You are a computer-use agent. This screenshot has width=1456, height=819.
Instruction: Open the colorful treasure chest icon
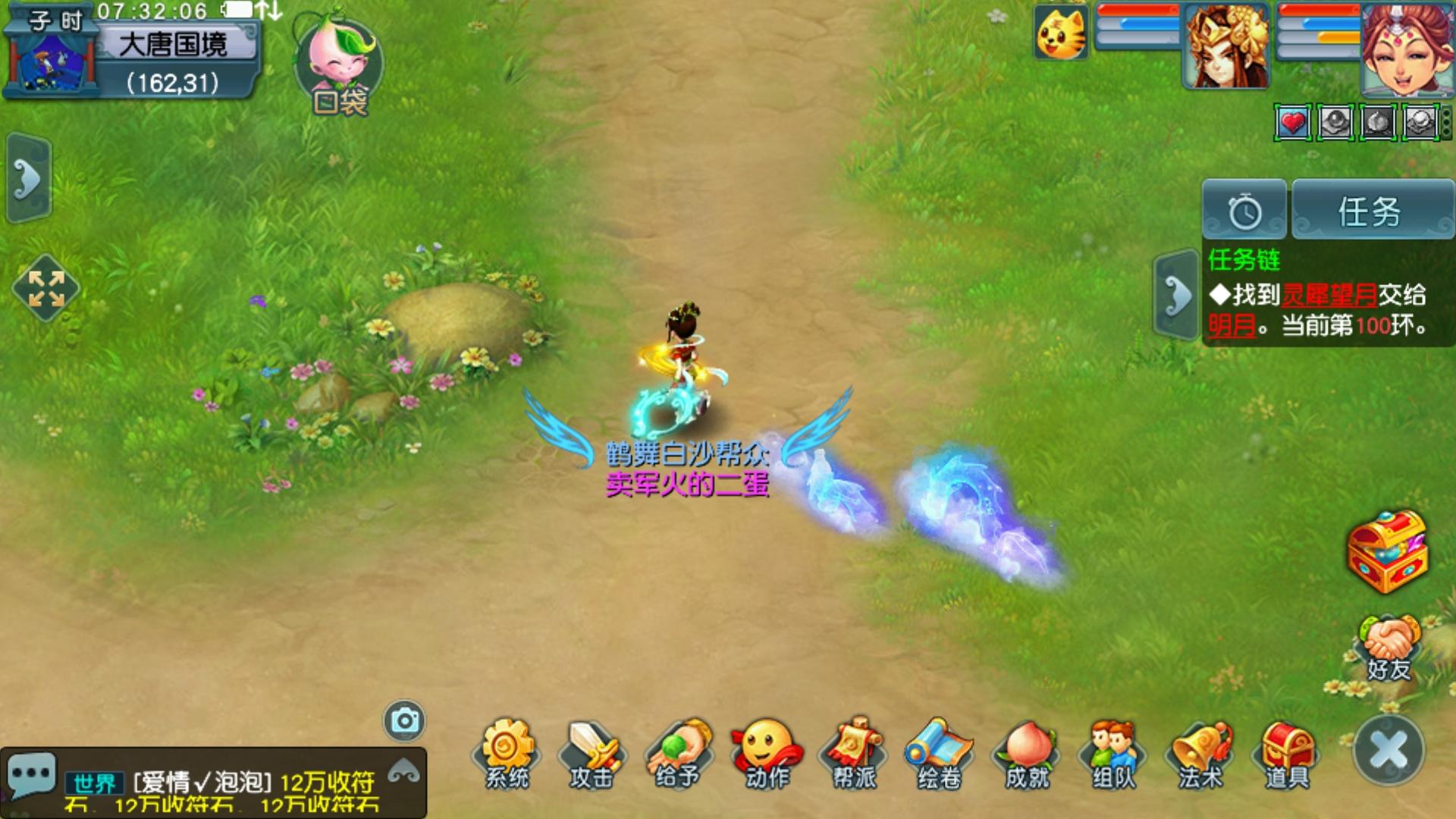[1387, 551]
